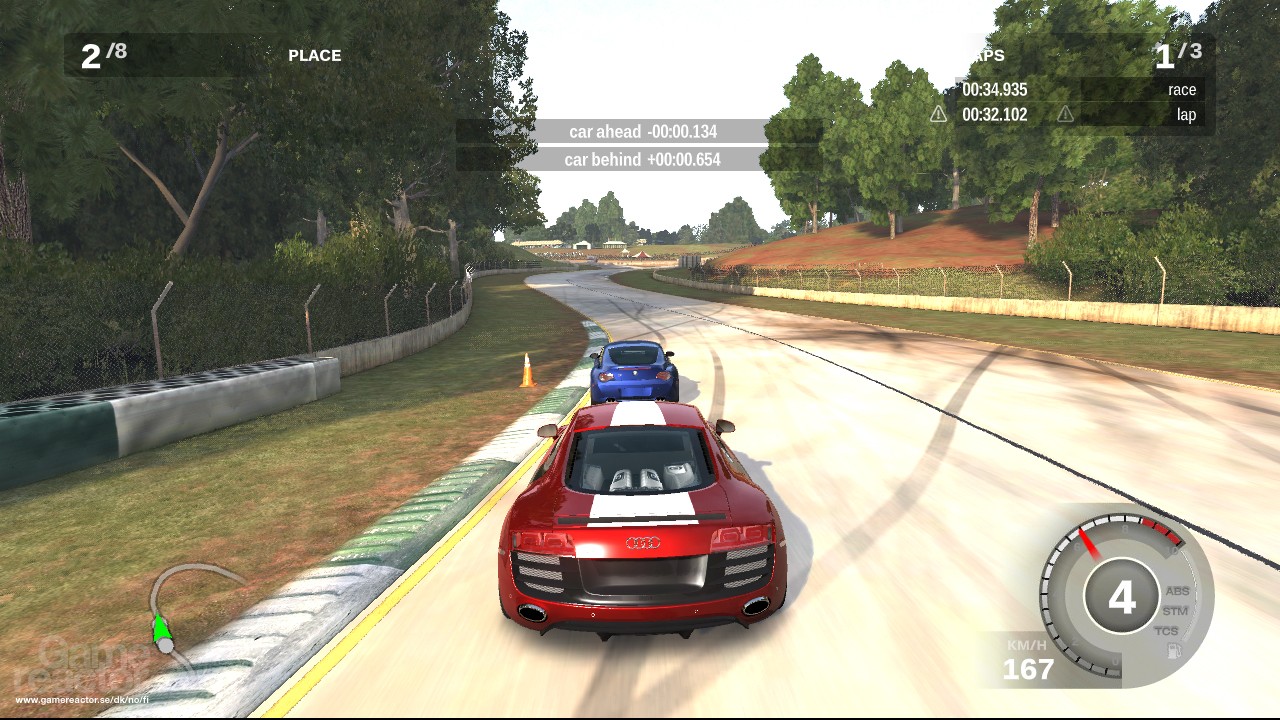Select the ABS indicator on the gauge
The height and width of the screenshot is (720, 1280).
click(1177, 591)
